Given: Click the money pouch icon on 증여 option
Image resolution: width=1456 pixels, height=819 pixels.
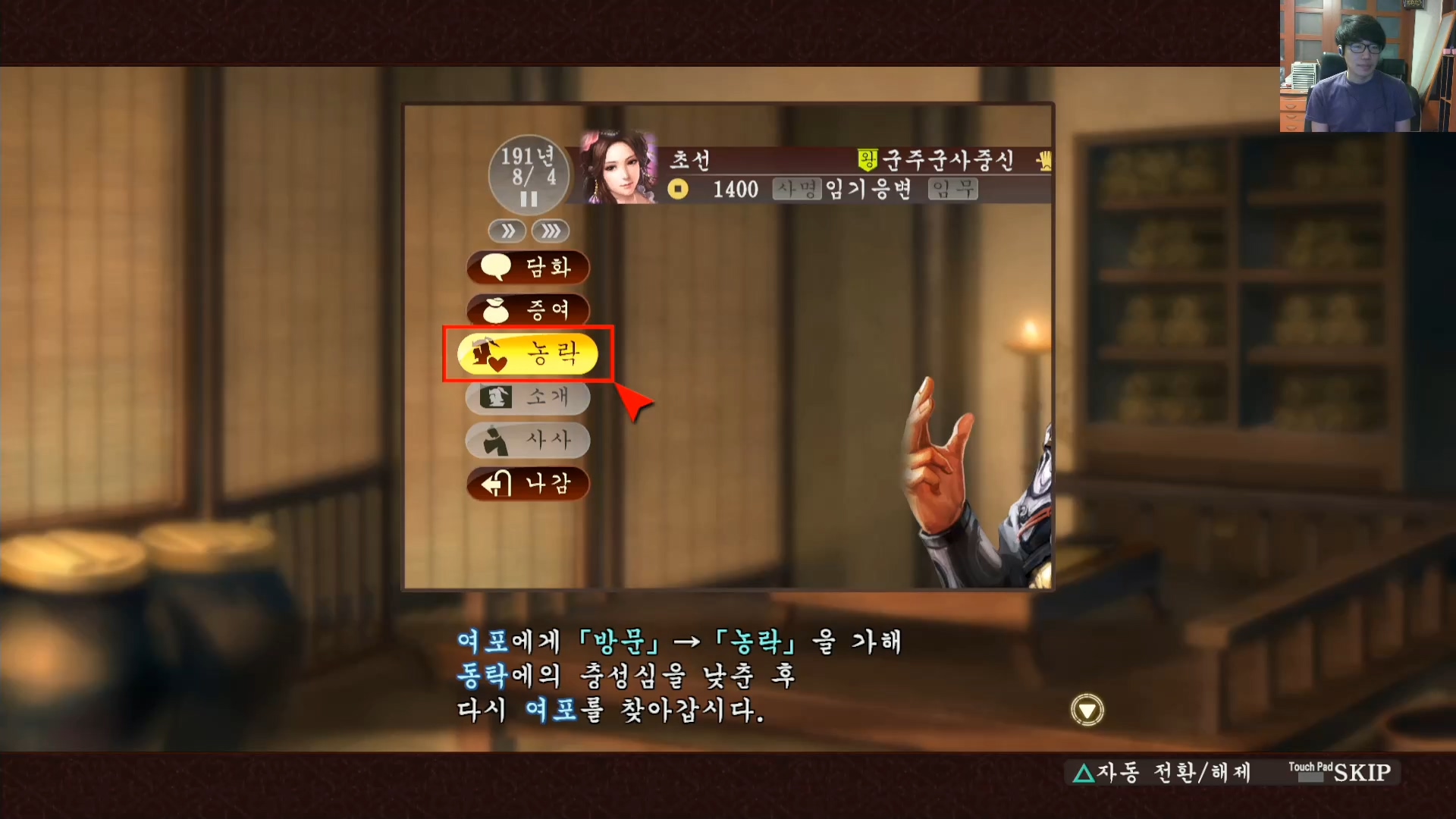Looking at the screenshot, I should pyautogui.click(x=497, y=310).
